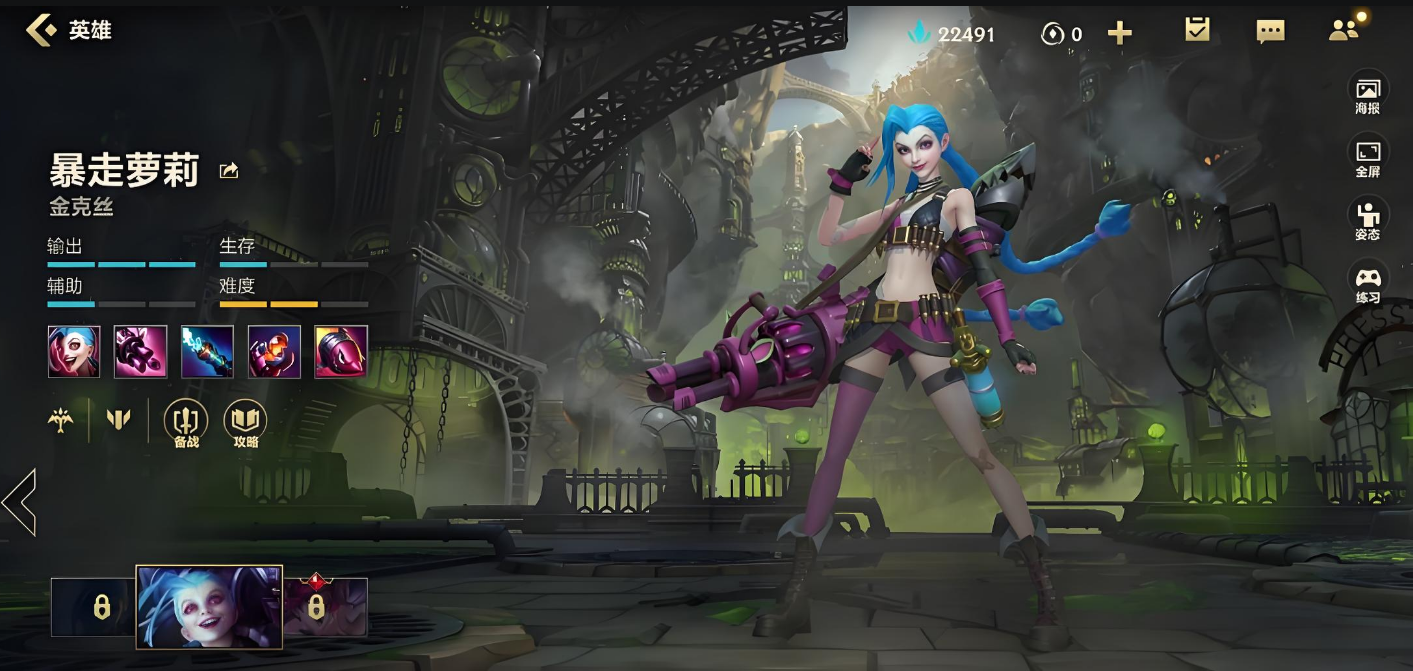The height and width of the screenshot is (671, 1413).
Task: Open the friends list icon
Action: (1345, 30)
